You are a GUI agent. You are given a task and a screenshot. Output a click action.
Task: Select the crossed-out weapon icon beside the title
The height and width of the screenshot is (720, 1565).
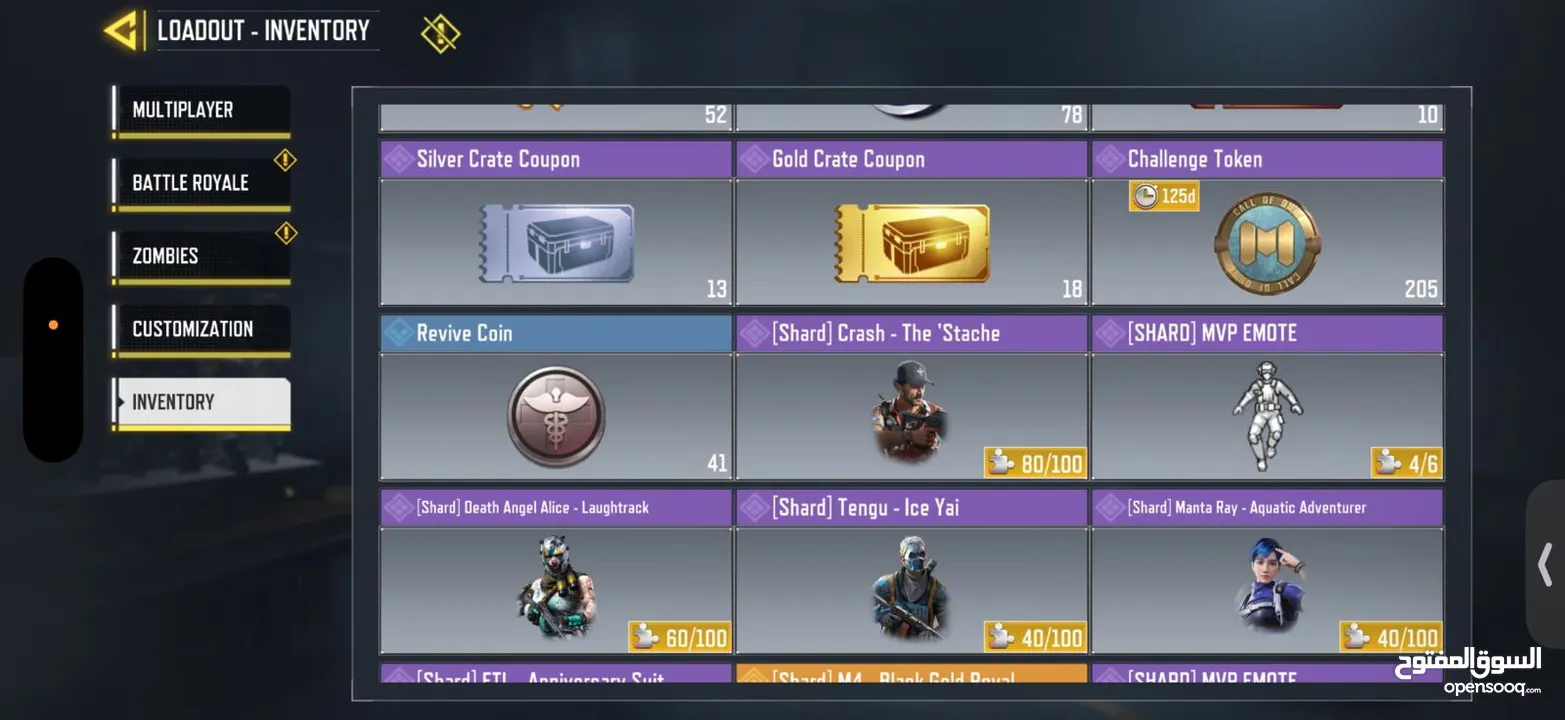[x=440, y=31]
